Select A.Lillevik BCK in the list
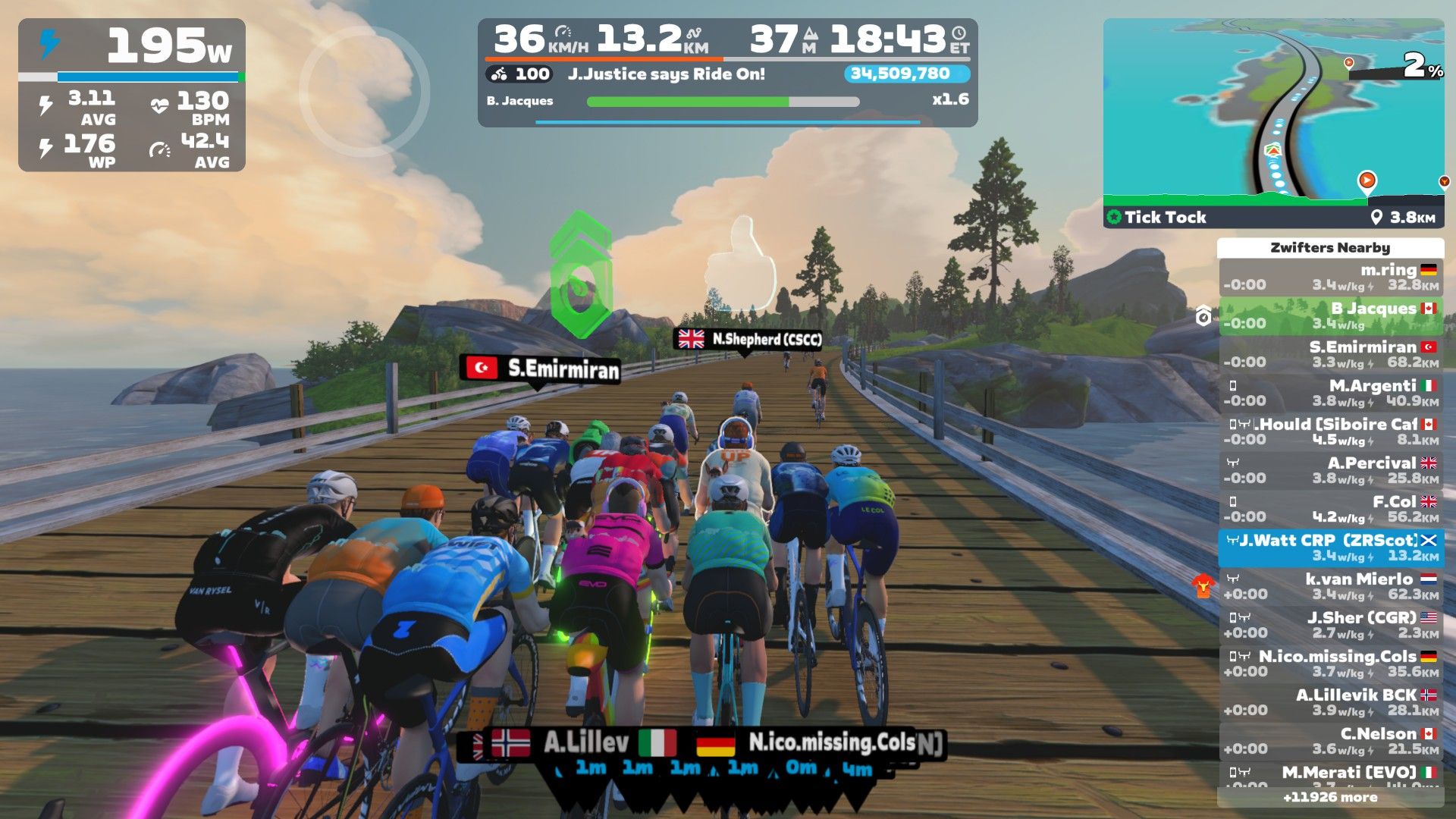1456x819 pixels. 1331,703
